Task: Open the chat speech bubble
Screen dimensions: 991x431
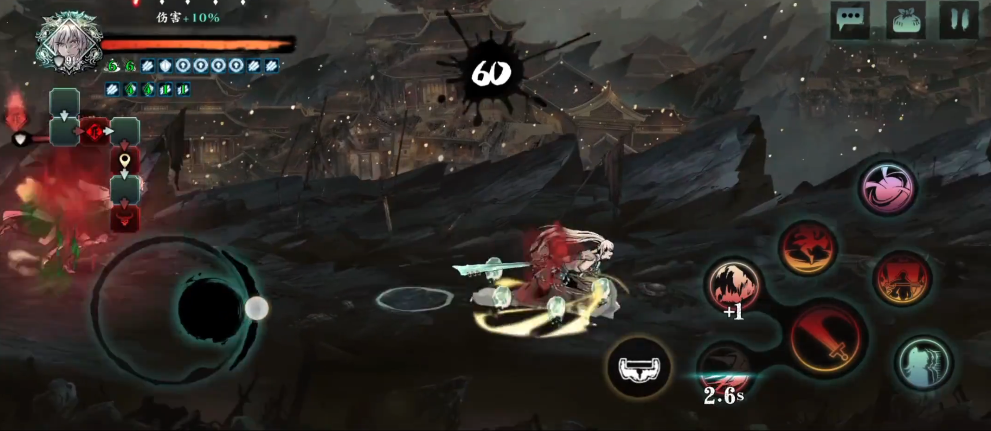Action: [x=850, y=20]
